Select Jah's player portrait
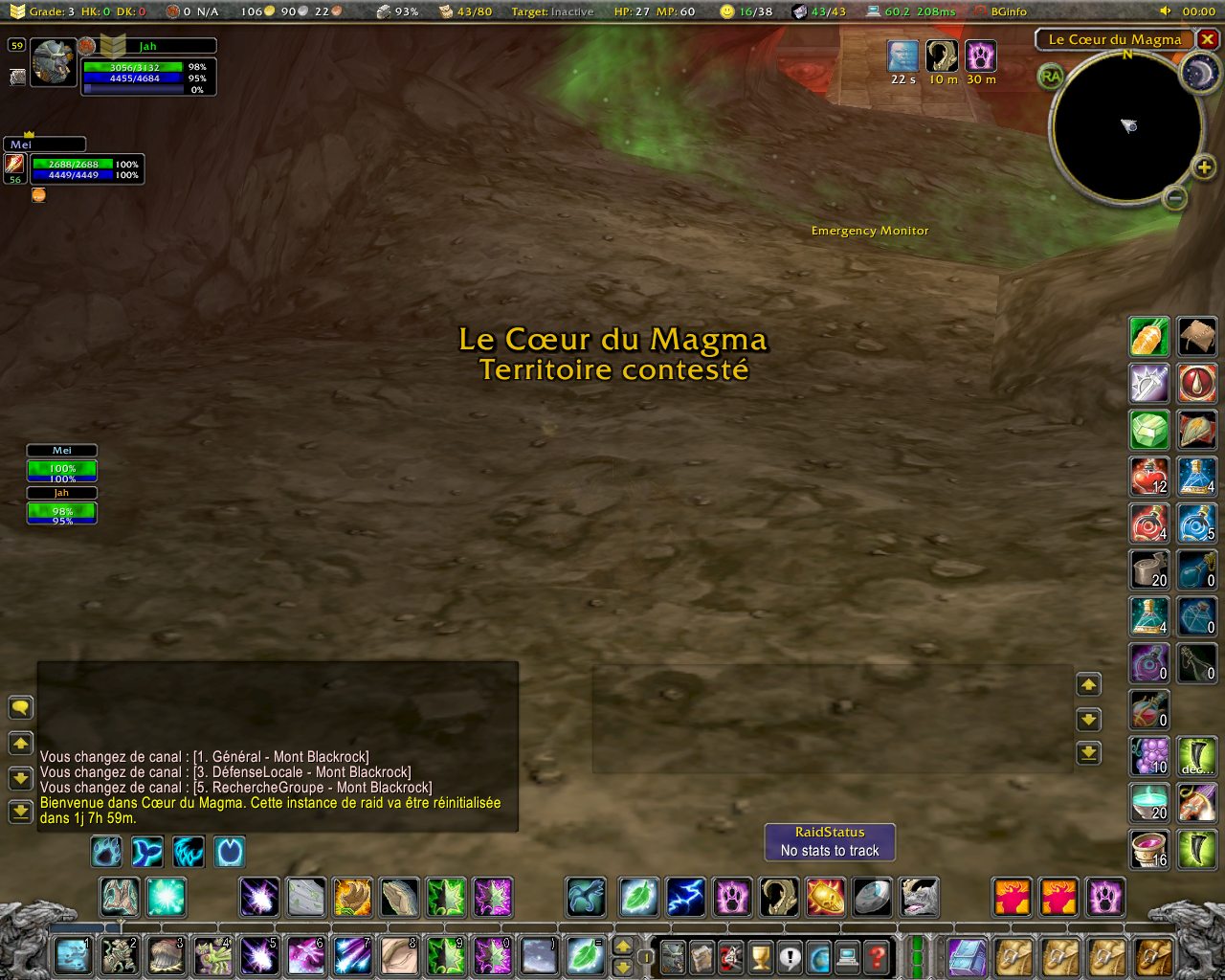 [x=54, y=63]
